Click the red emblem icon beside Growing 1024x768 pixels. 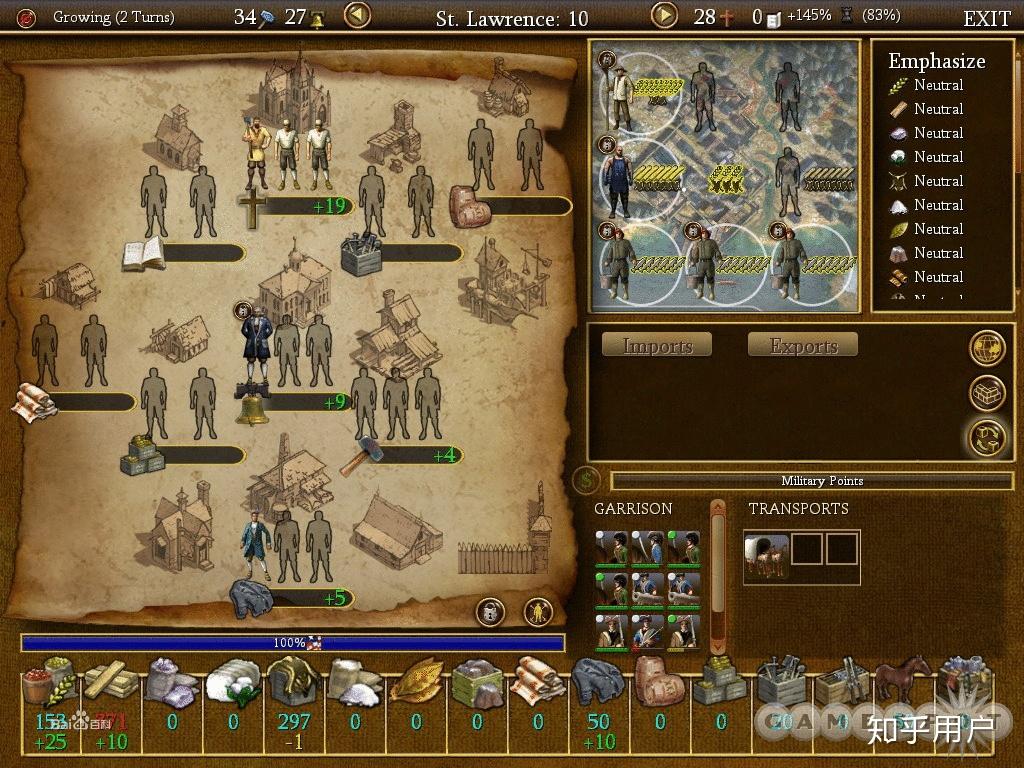coord(27,17)
